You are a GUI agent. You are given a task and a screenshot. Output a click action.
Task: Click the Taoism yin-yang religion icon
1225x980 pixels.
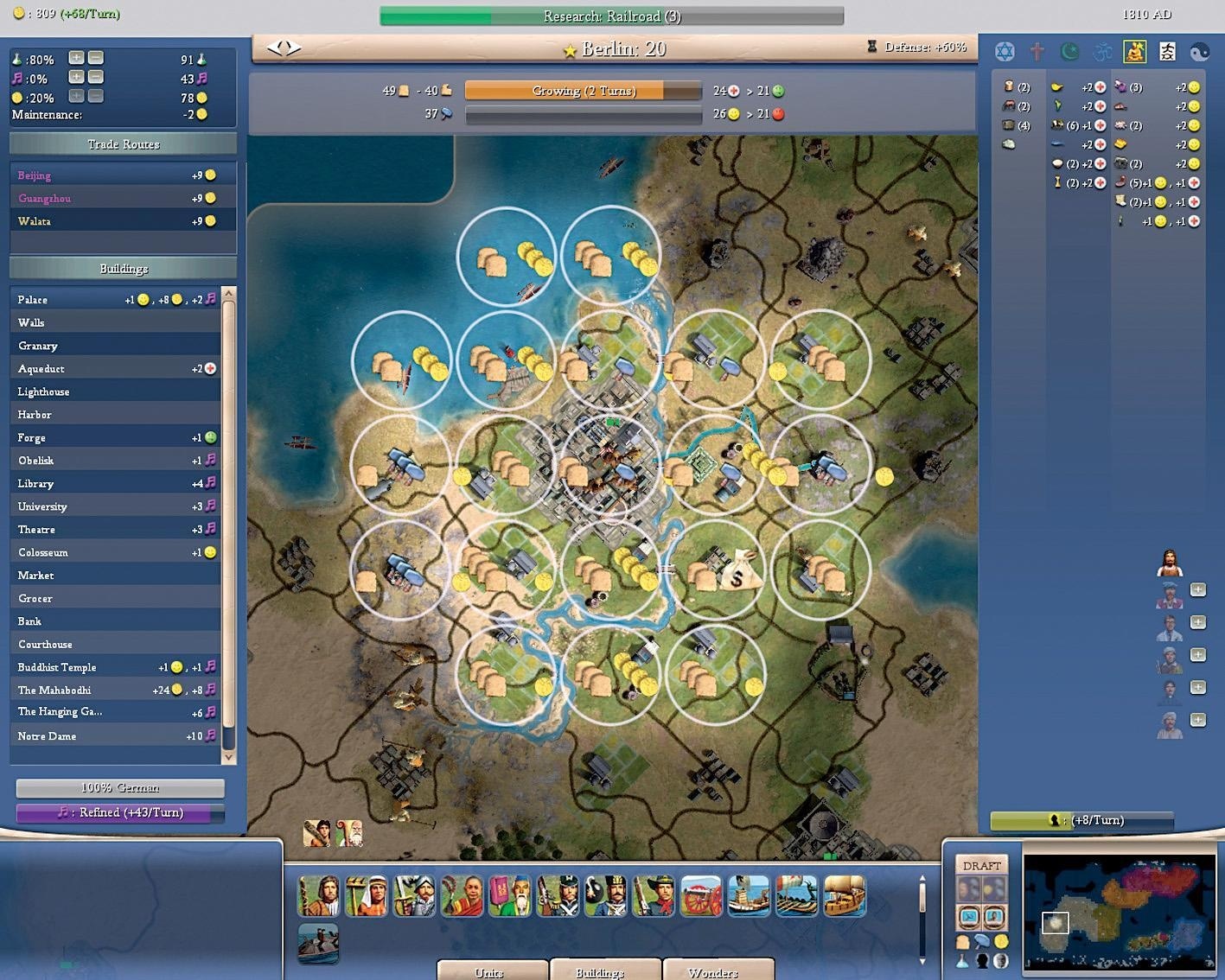[1200, 51]
